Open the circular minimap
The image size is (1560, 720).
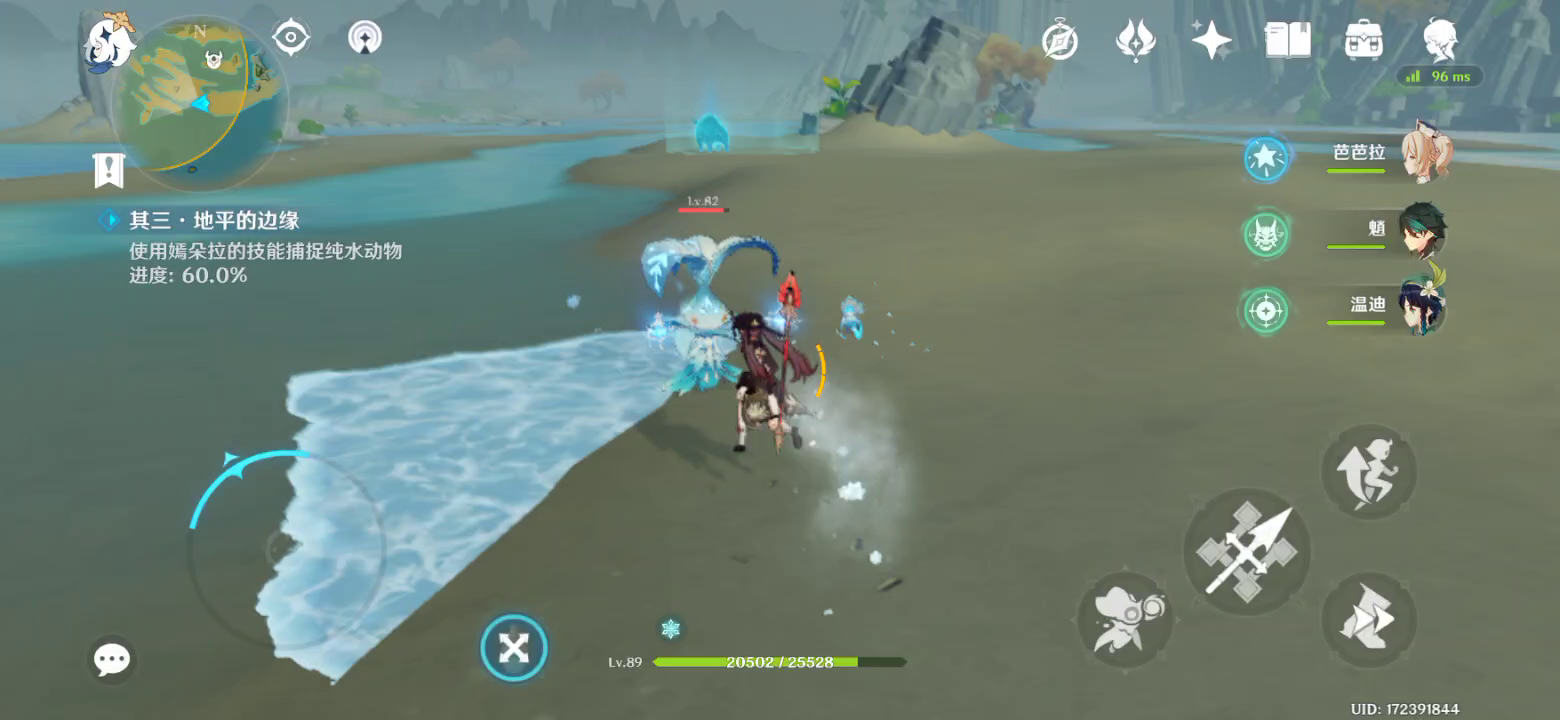point(200,103)
